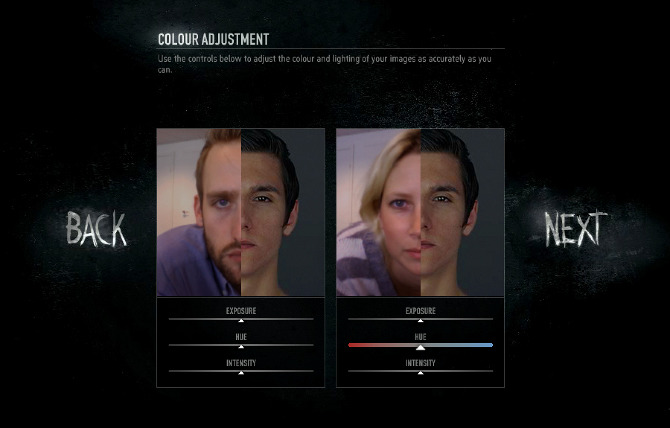Adjust the right image's Intensity slider
This screenshot has height=428, width=670.
(x=420, y=371)
